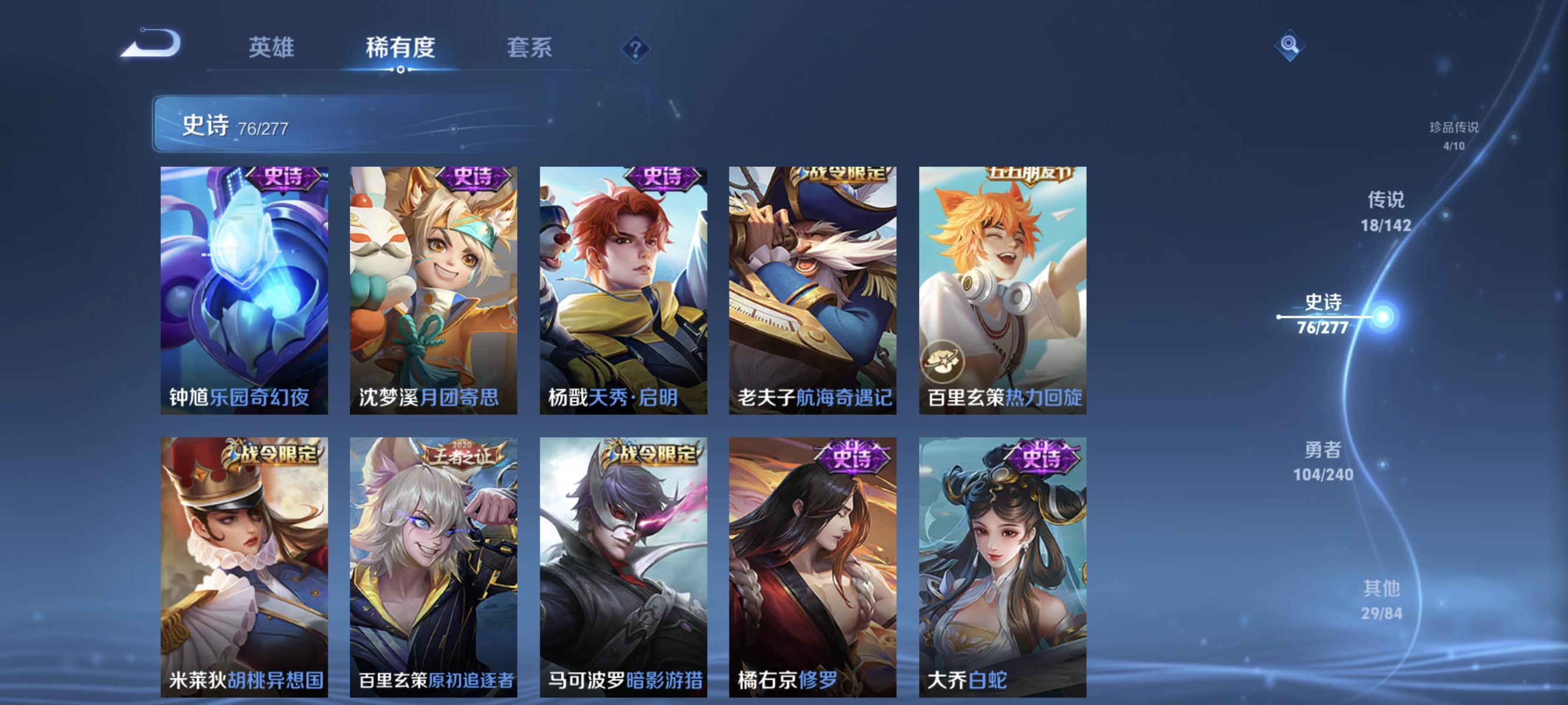The image size is (1568, 705).
Task: Open search with the magnifier icon
Action: coord(1290,46)
